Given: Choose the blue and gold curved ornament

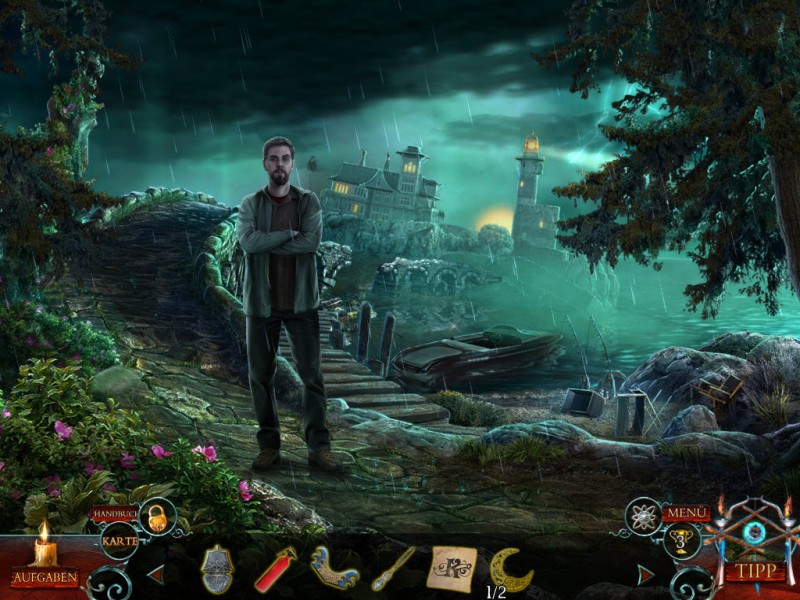Looking at the screenshot, I should 334,568.
